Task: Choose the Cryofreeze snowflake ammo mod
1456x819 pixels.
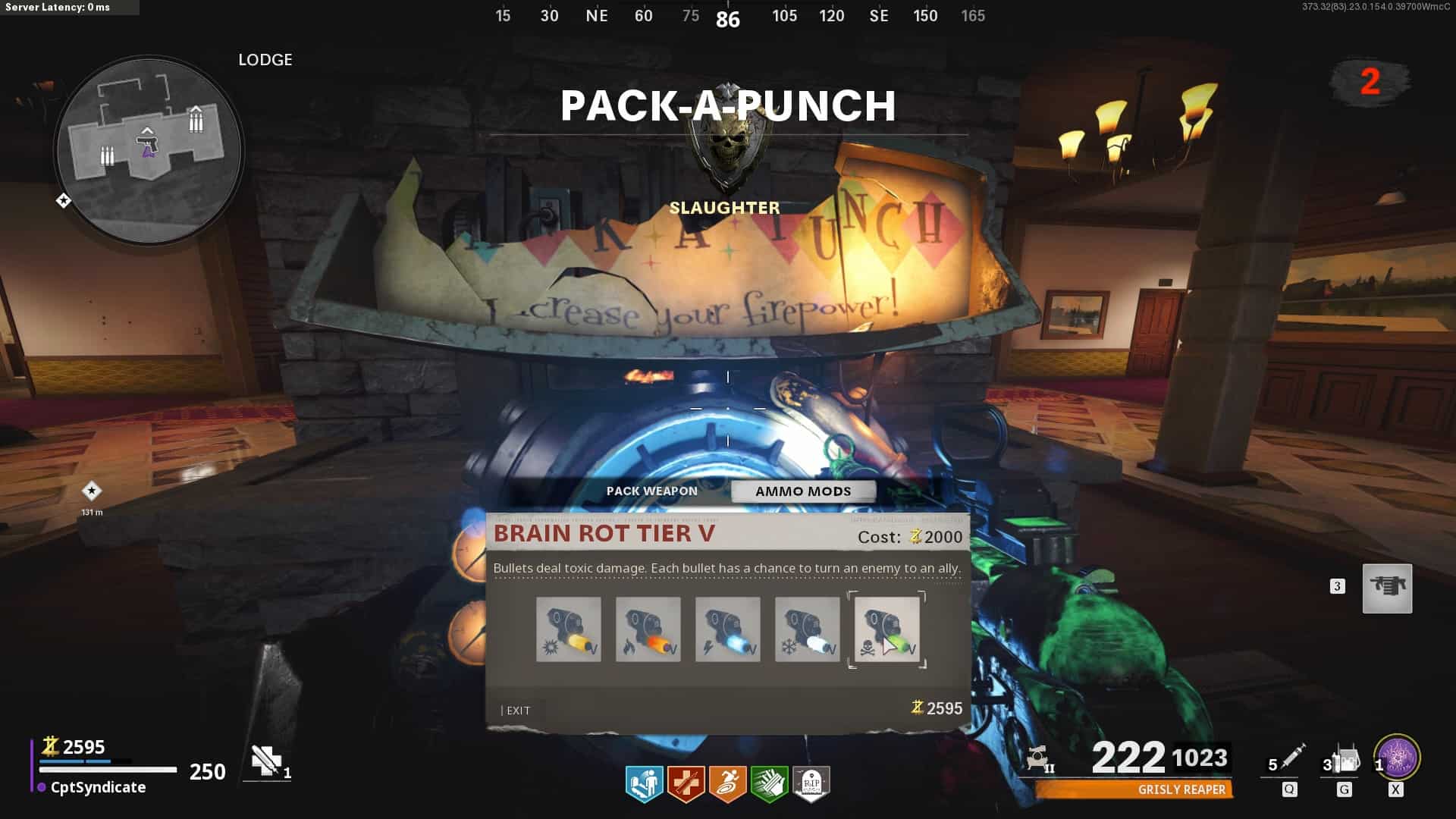Action: (808, 629)
